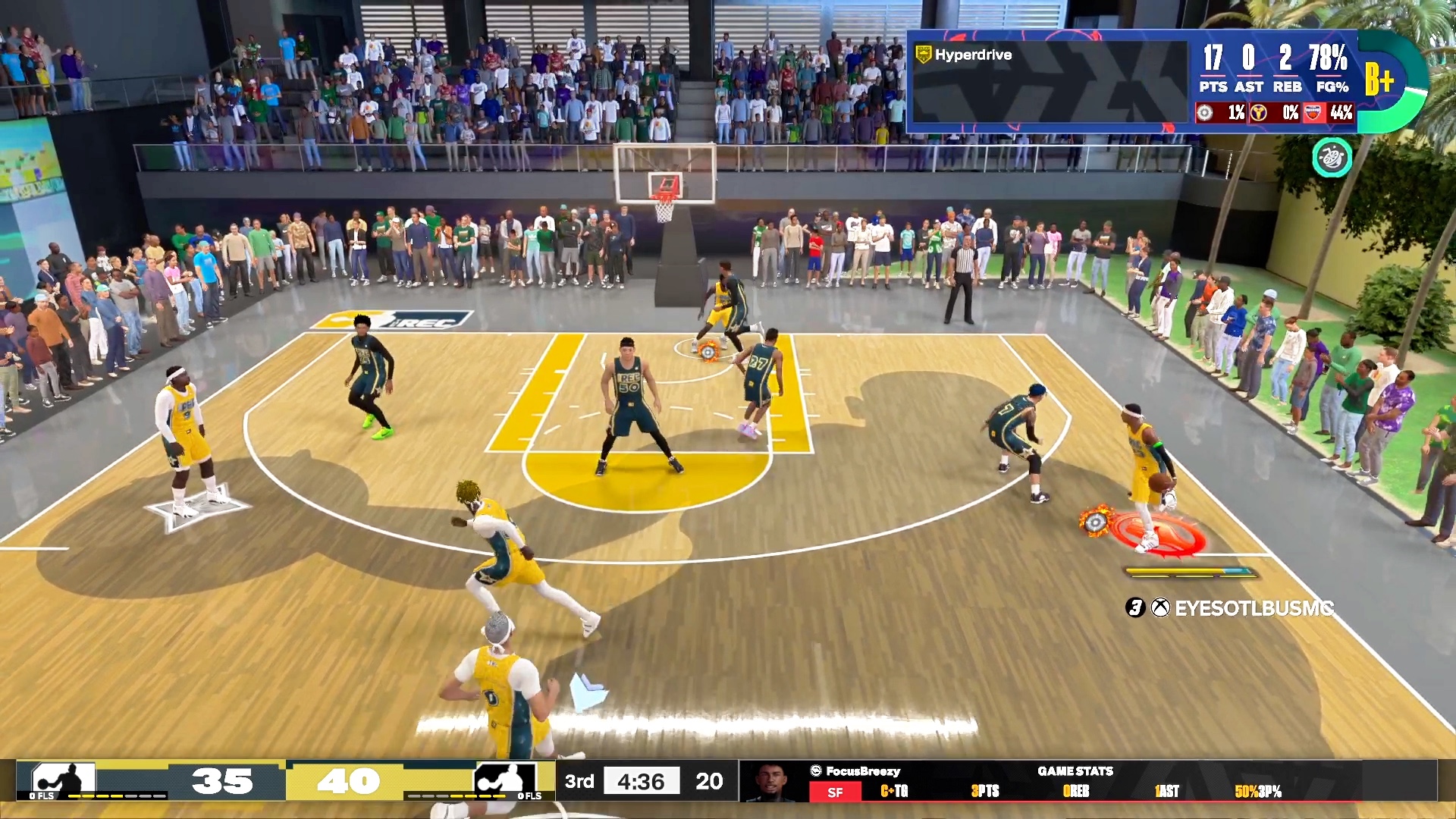Select the FocusBreezy player portrait

pos(770,781)
